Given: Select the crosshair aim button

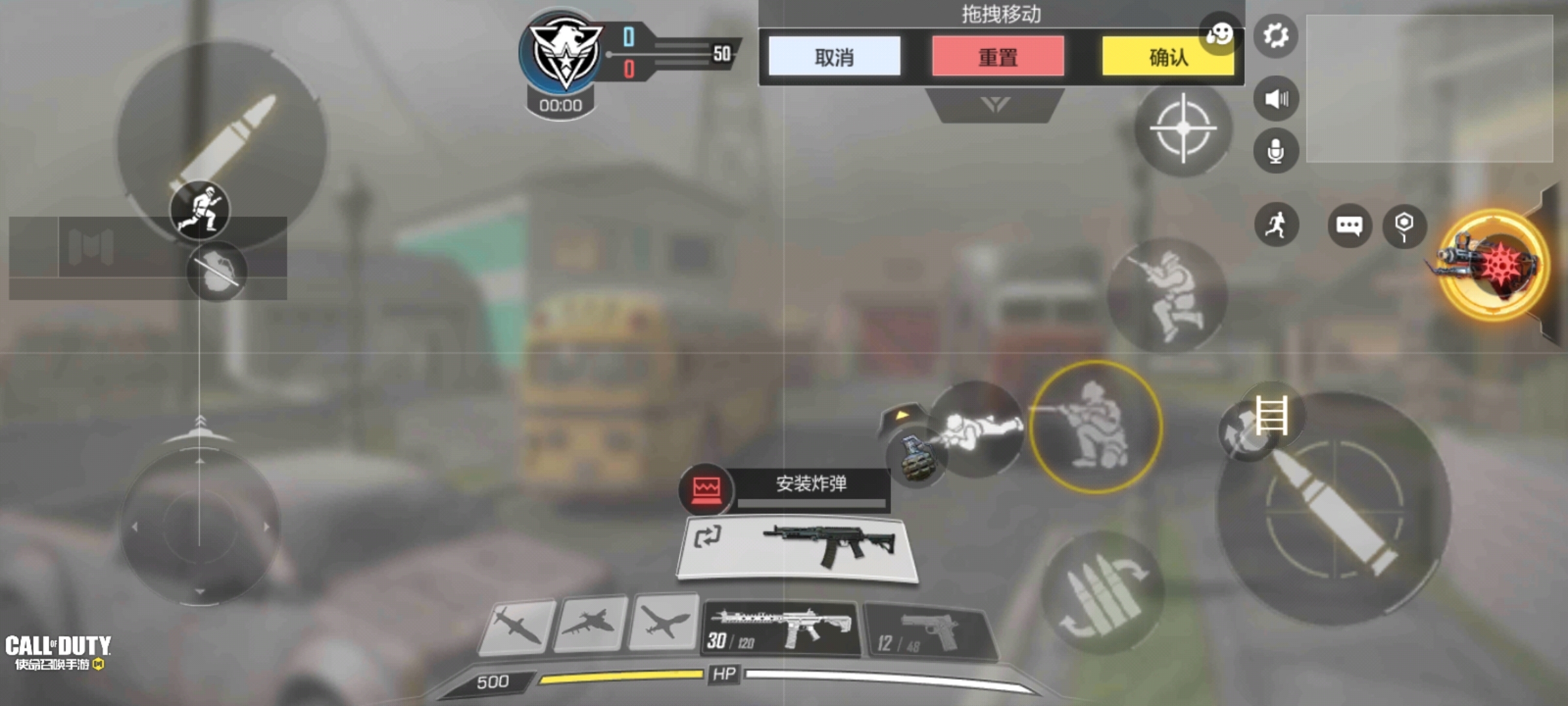Looking at the screenshot, I should pos(1183,129).
